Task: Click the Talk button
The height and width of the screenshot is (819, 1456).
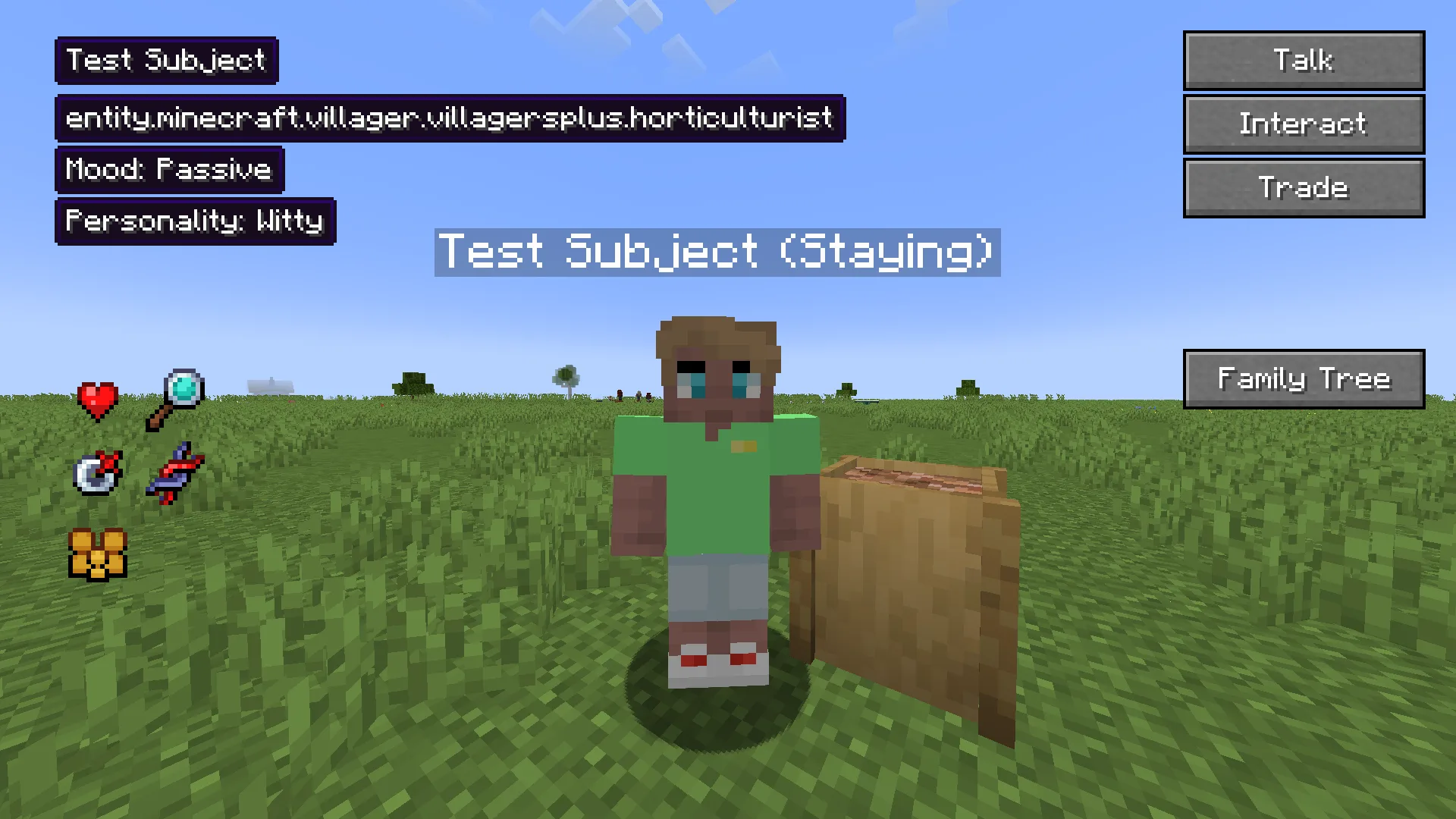Action: [1304, 61]
